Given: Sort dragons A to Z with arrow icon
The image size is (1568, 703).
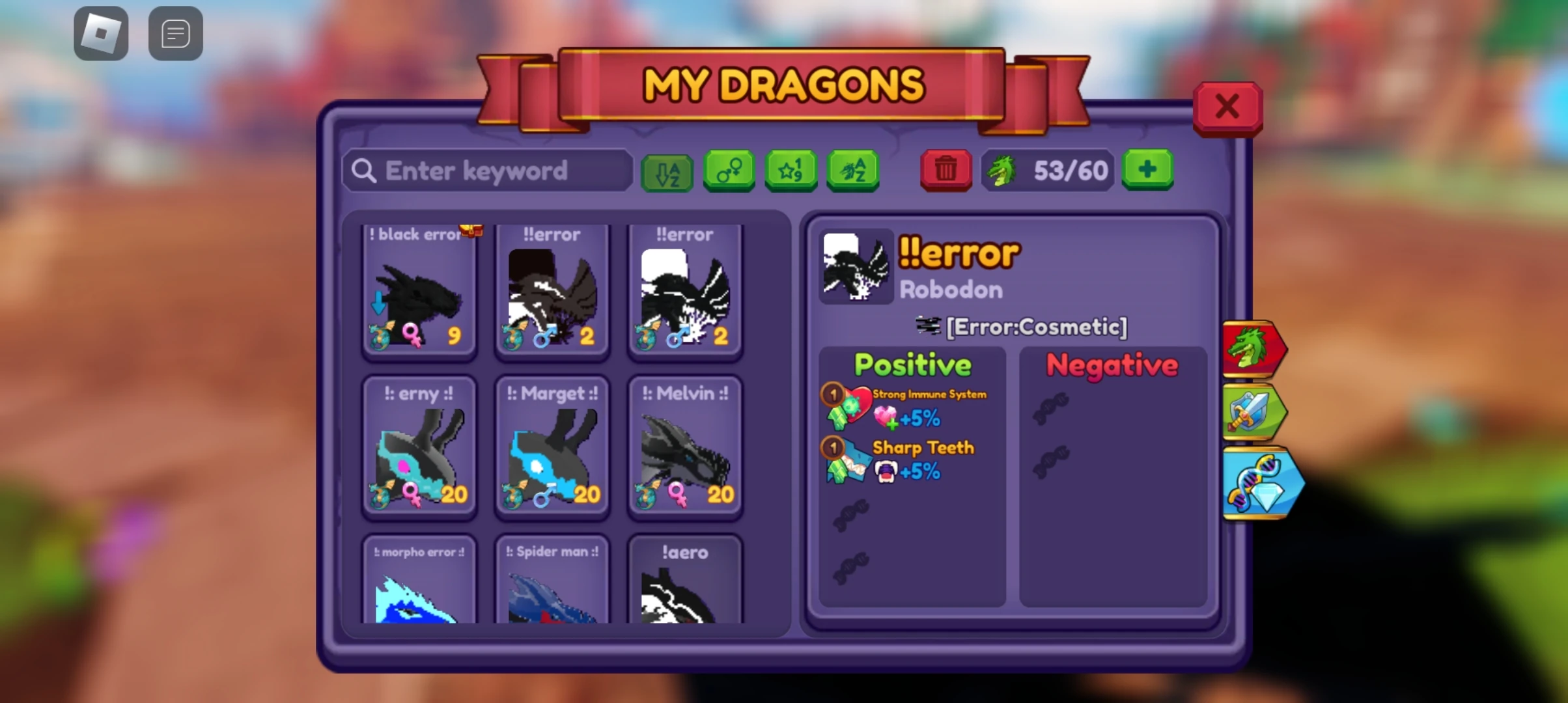Looking at the screenshot, I should (x=667, y=170).
